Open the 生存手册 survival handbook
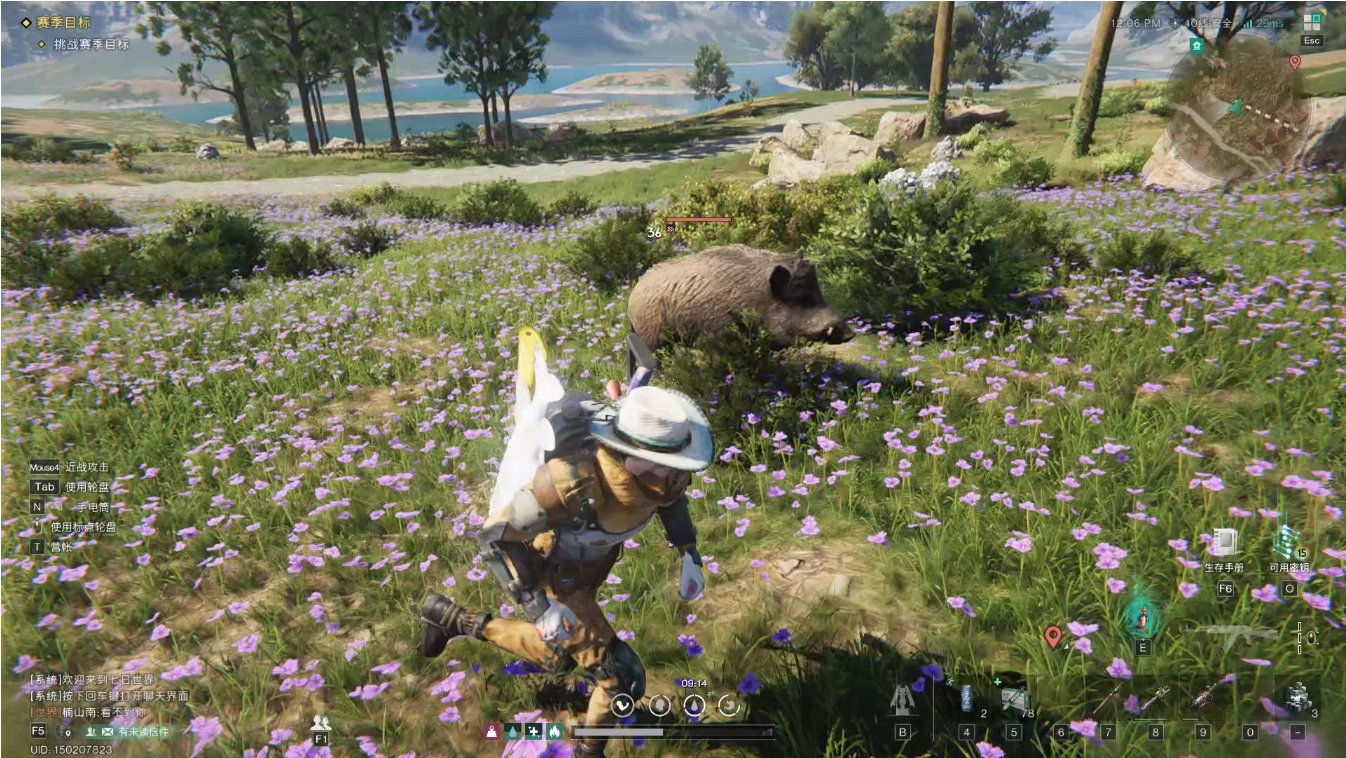Viewport: 1346px width, 758px height. click(1224, 543)
